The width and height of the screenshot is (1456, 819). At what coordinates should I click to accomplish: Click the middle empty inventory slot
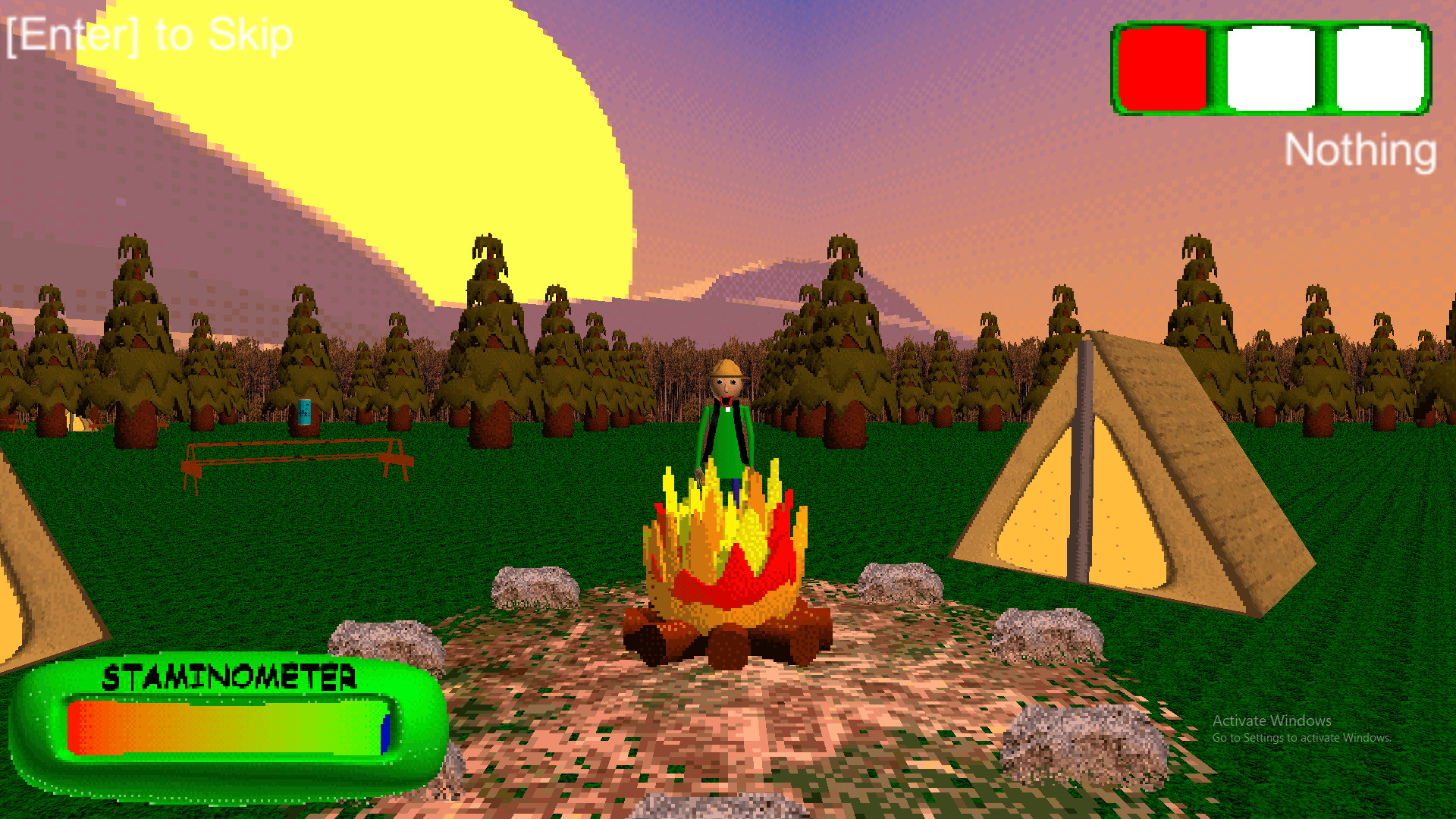click(1271, 69)
